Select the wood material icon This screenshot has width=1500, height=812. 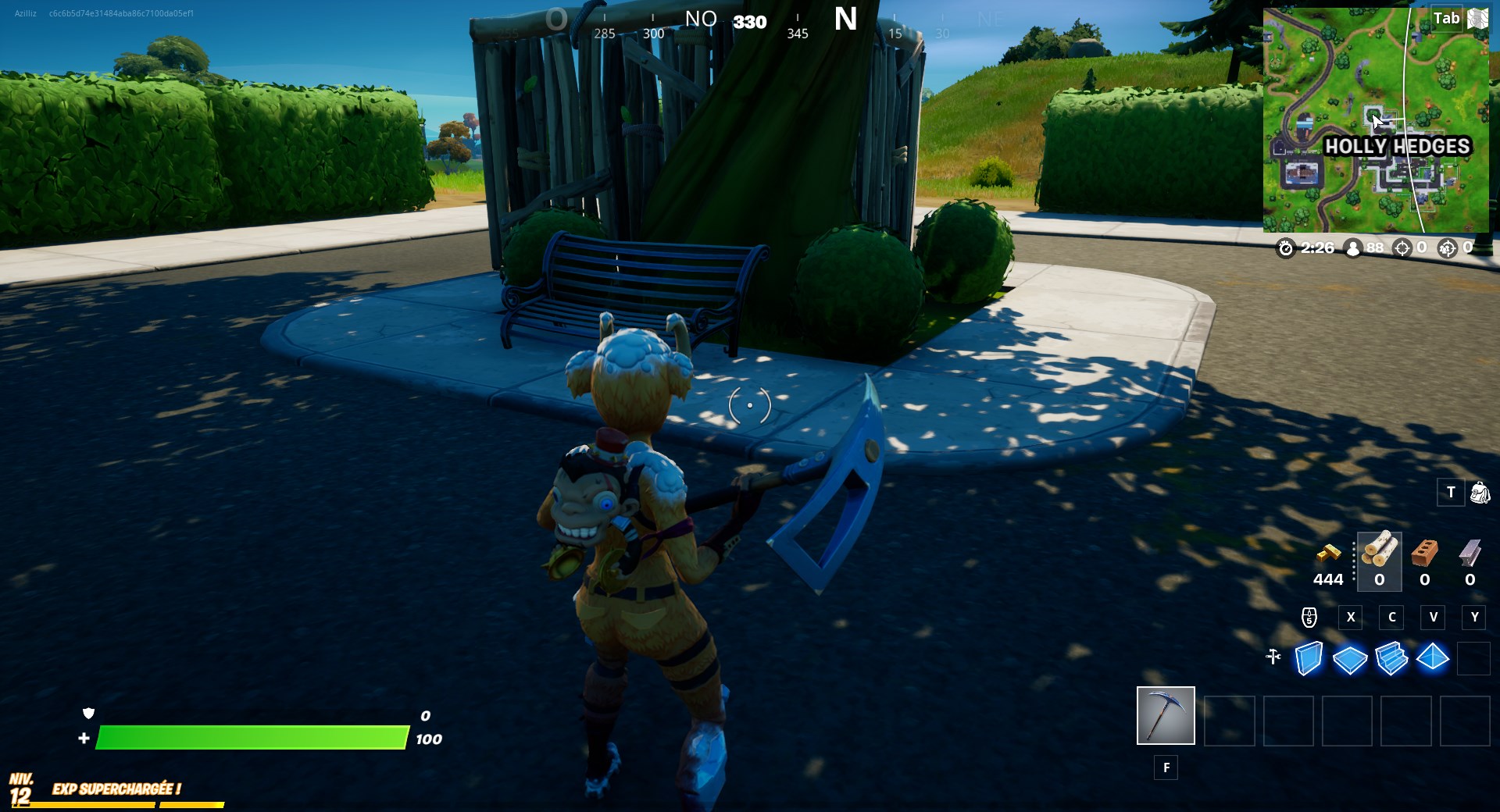[1379, 556]
